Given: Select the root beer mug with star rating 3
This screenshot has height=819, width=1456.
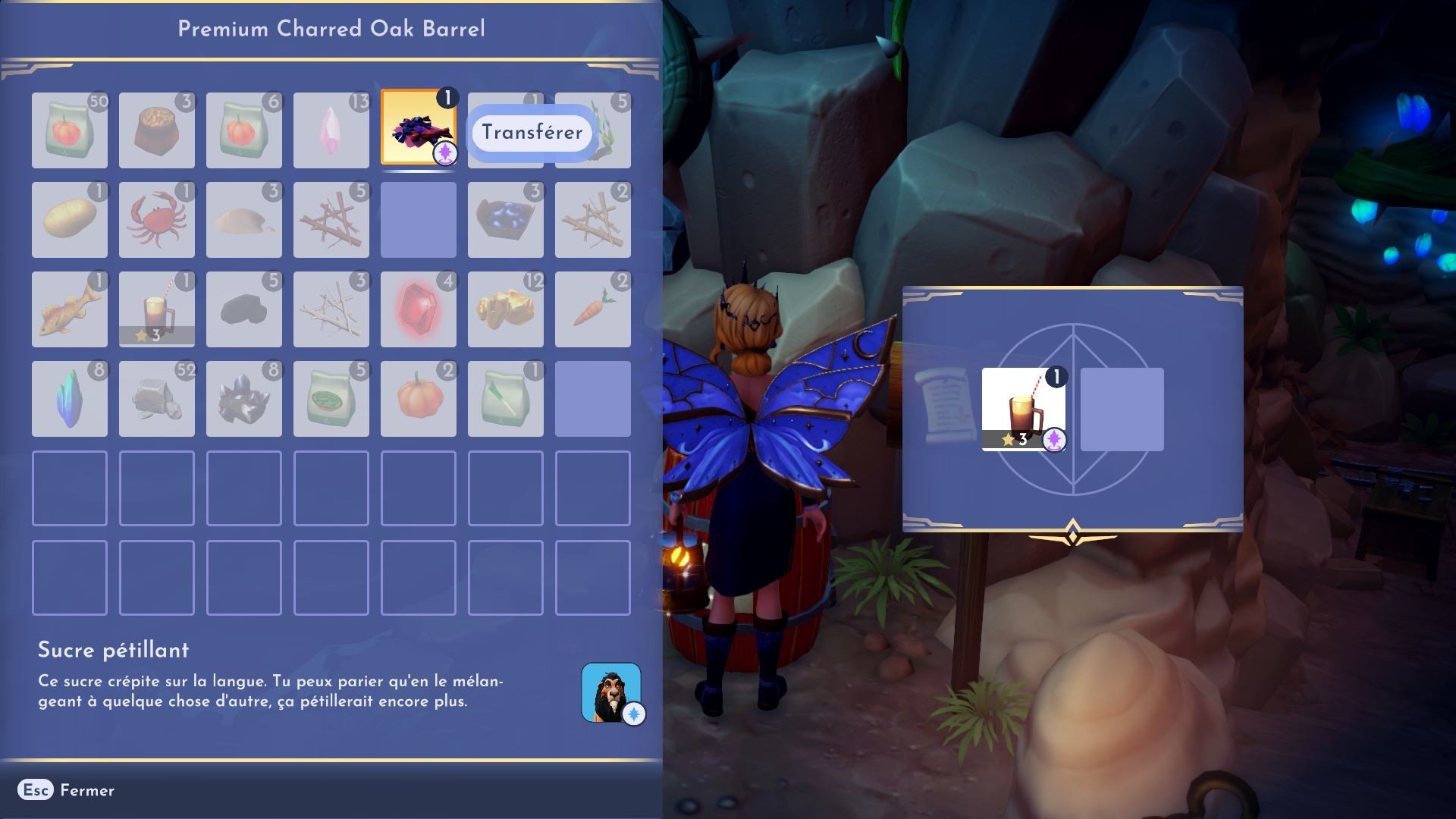Looking at the screenshot, I should click(x=156, y=309).
